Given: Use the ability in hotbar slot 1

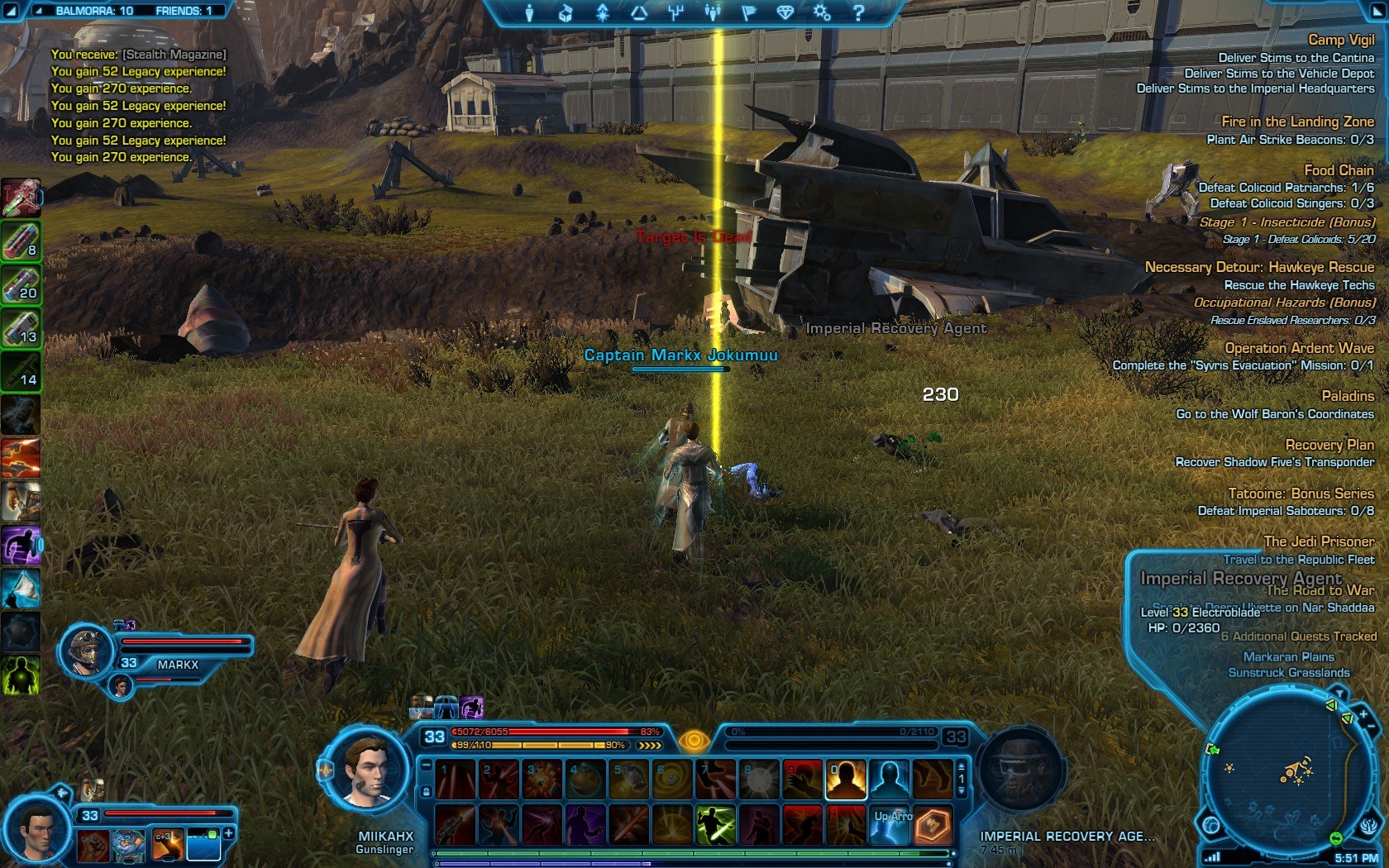Looking at the screenshot, I should pyautogui.click(x=456, y=780).
